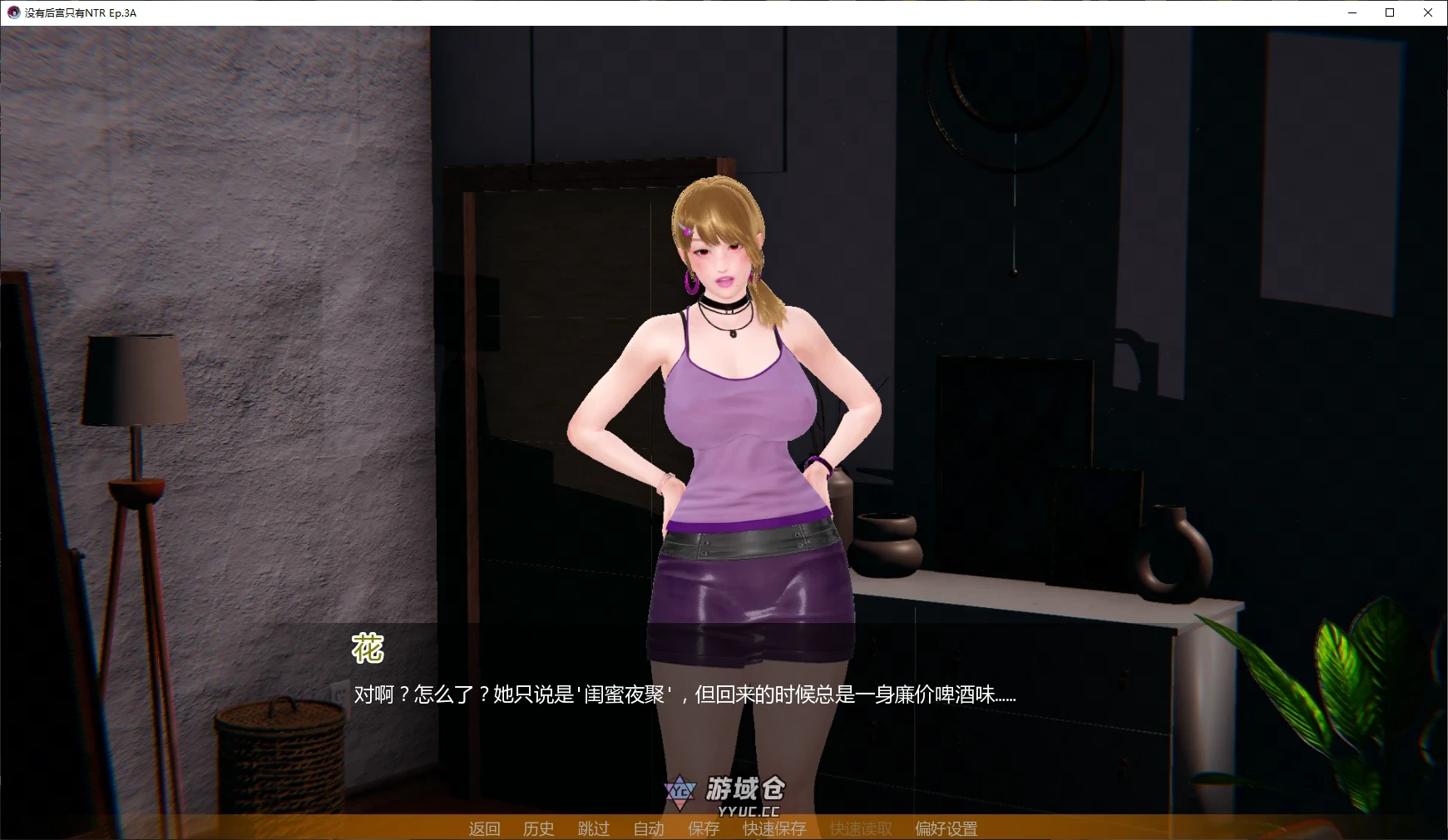Click the game icon in the title bar
Viewport: 1448px width, 840px height.
[12, 12]
